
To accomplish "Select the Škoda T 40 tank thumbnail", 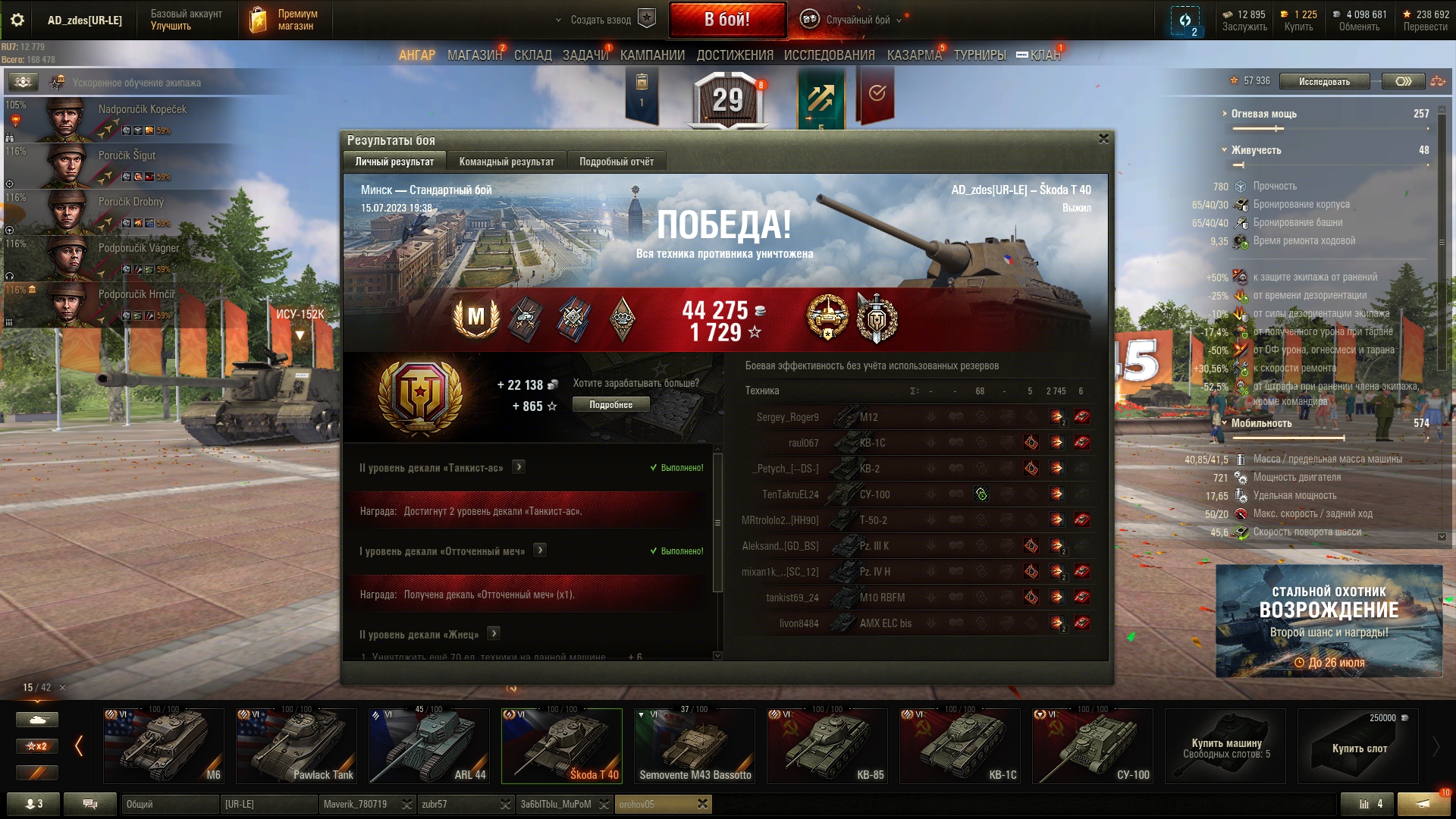I will (x=562, y=745).
